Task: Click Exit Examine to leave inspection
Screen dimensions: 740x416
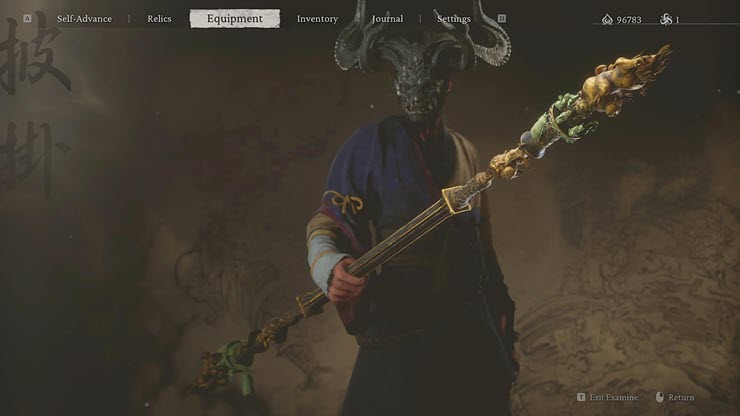Action: [x=611, y=398]
